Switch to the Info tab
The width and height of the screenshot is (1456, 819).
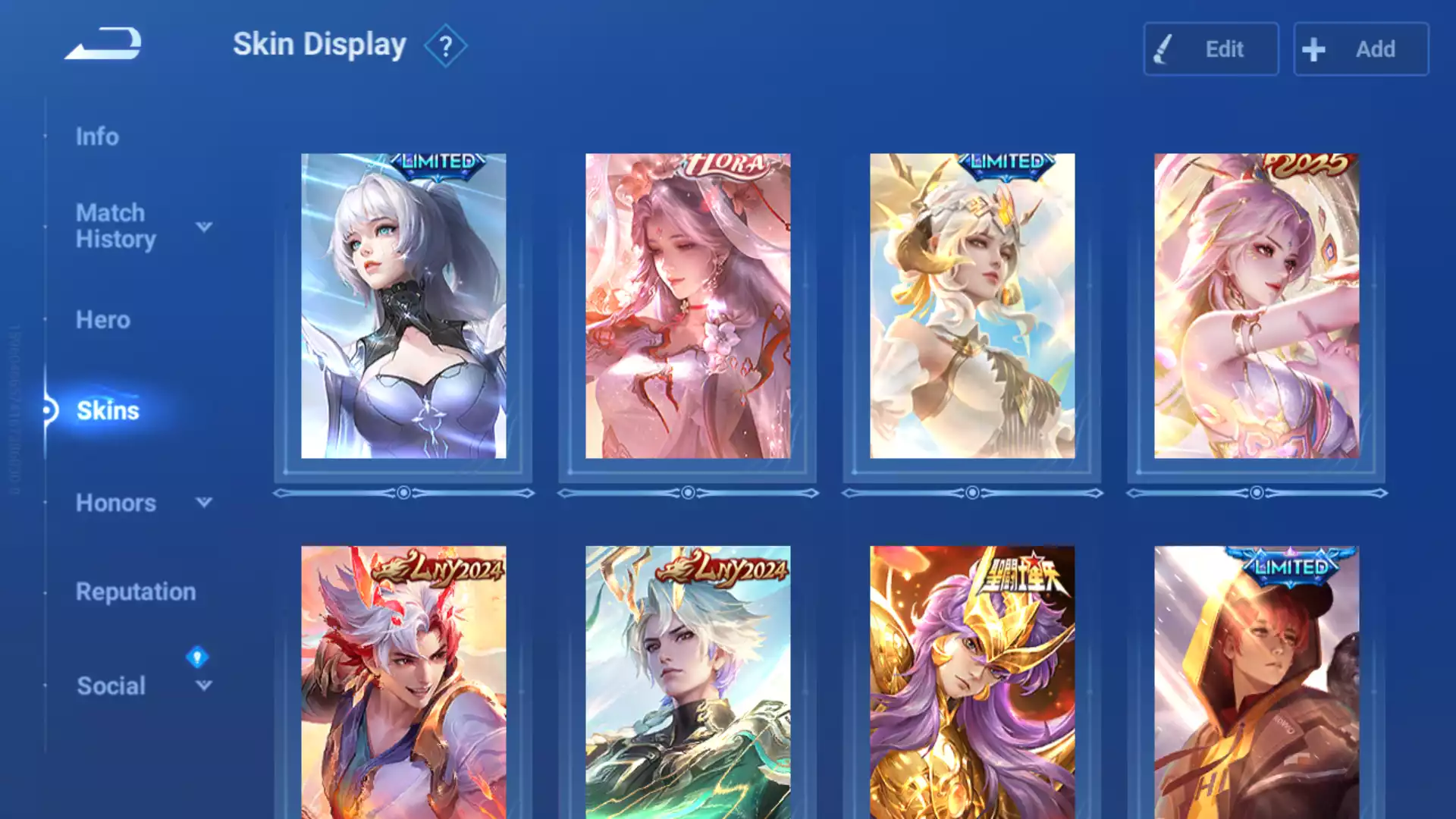(97, 136)
